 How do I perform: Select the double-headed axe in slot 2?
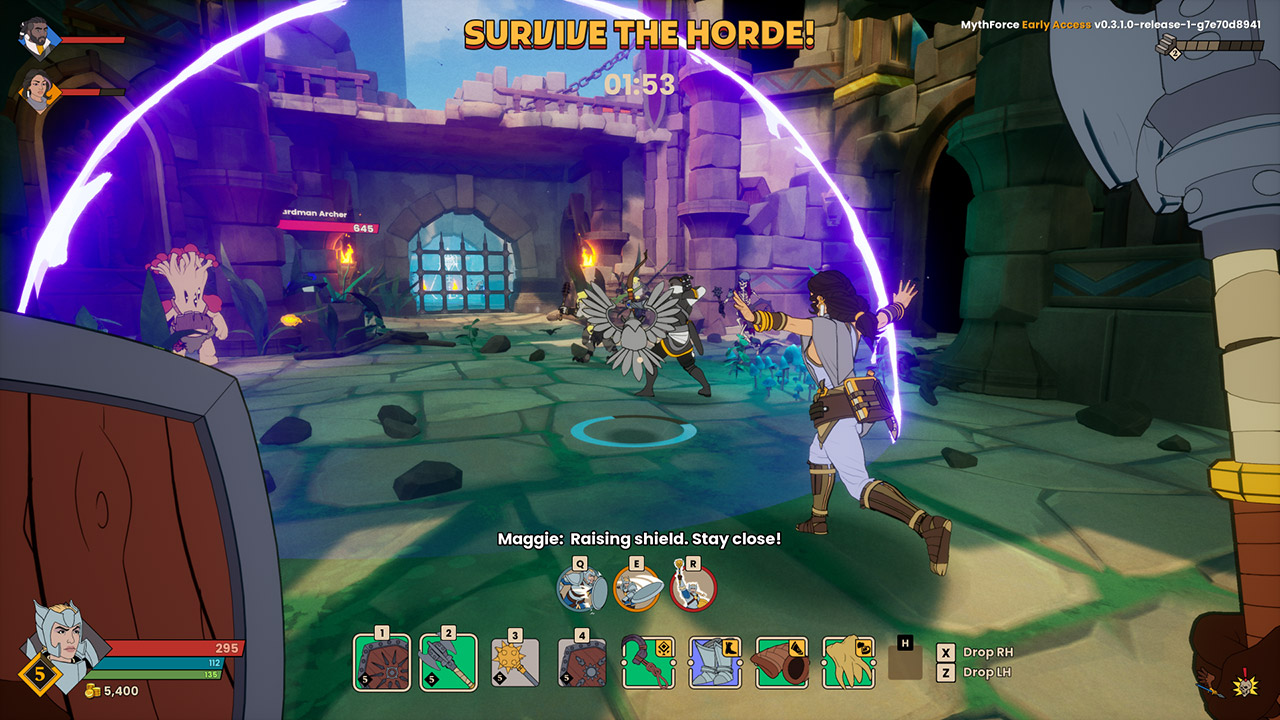pyautogui.click(x=448, y=662)
